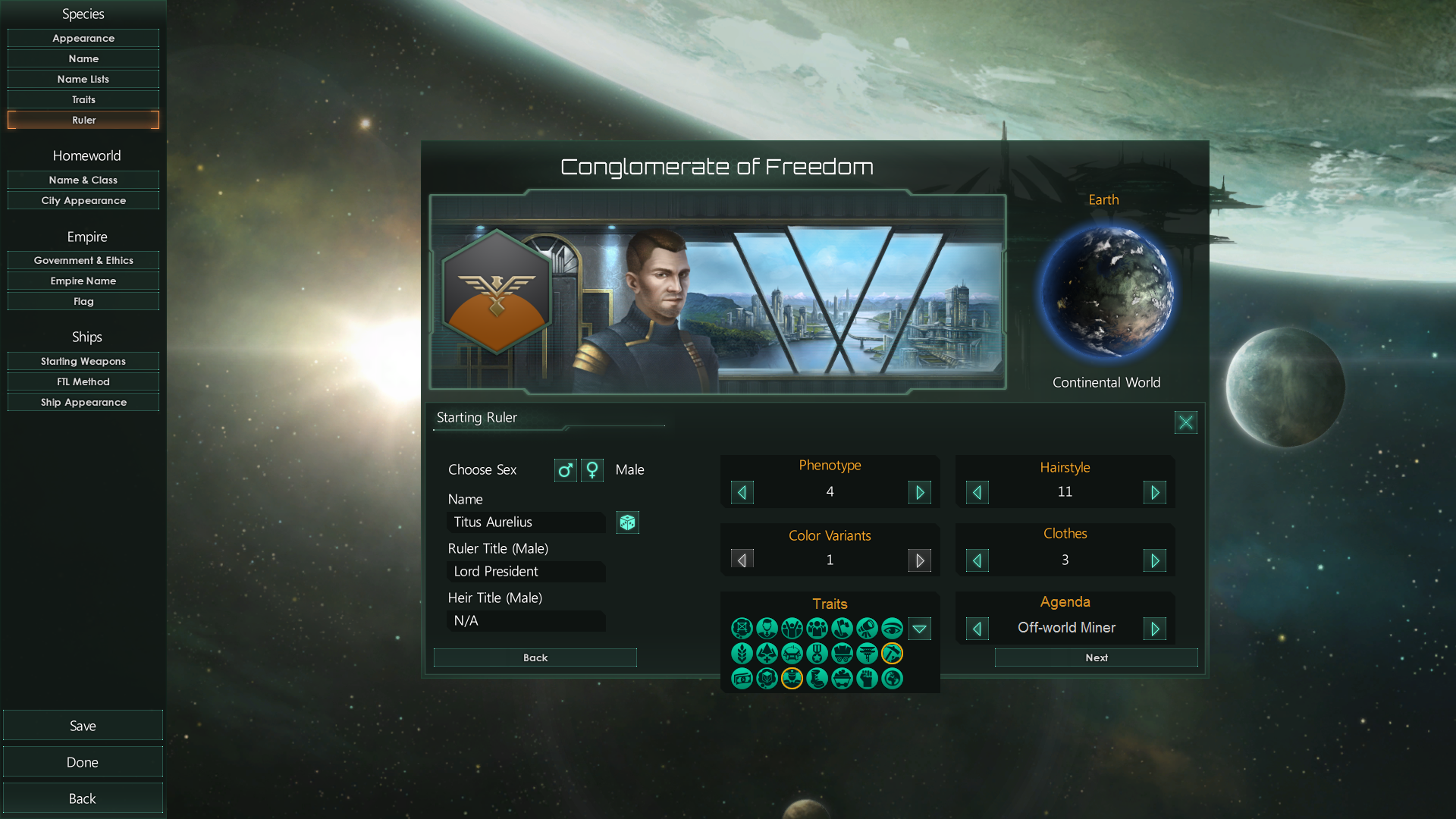Expand the Traits dropdown arrow
The height and width of the screenshot is (819, 1456).
[920, 629]
